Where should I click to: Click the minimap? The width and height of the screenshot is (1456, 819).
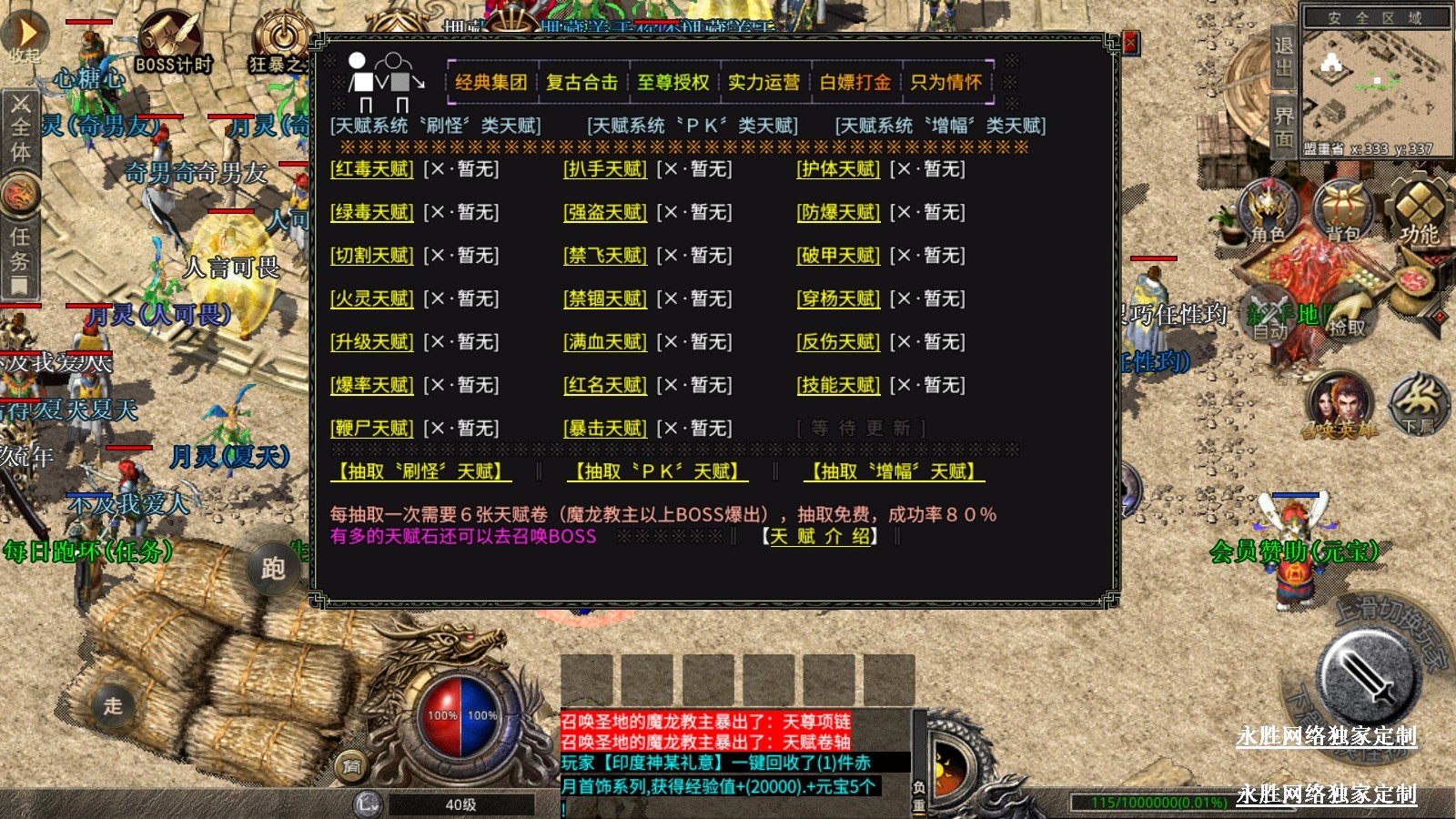click(1374, 82)
